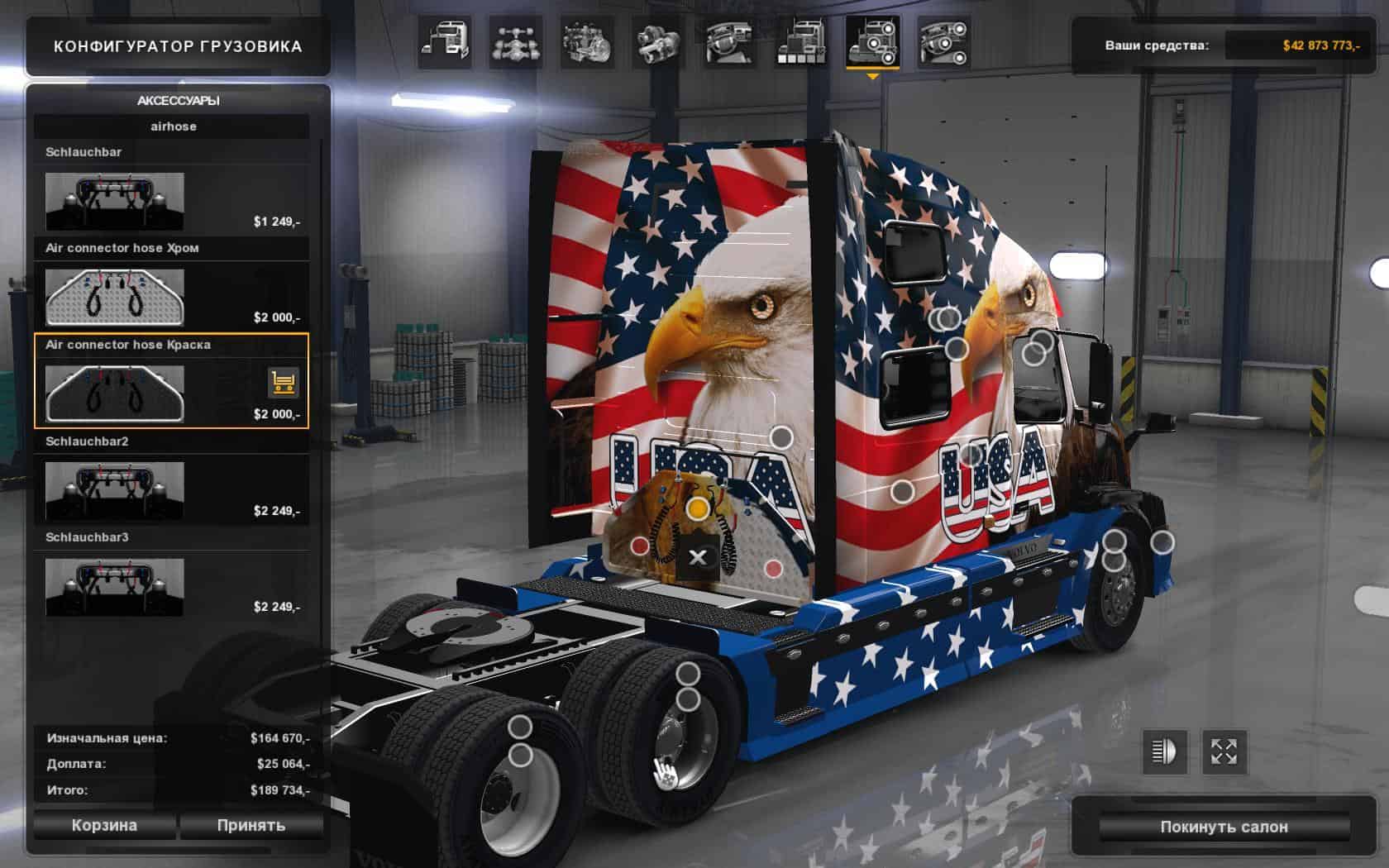Toggle the truck headlights button
The image size is (1389, 868).
tap(1164, 751)
